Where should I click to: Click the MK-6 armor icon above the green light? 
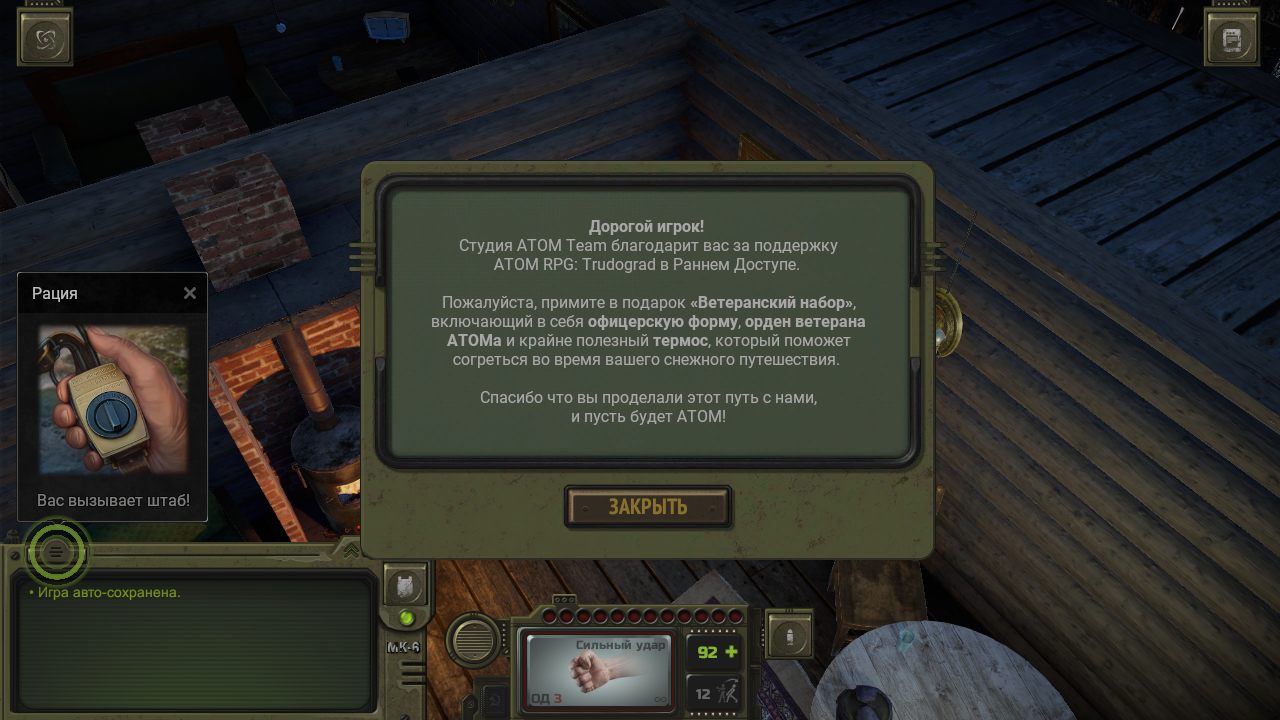pos(405,586)
